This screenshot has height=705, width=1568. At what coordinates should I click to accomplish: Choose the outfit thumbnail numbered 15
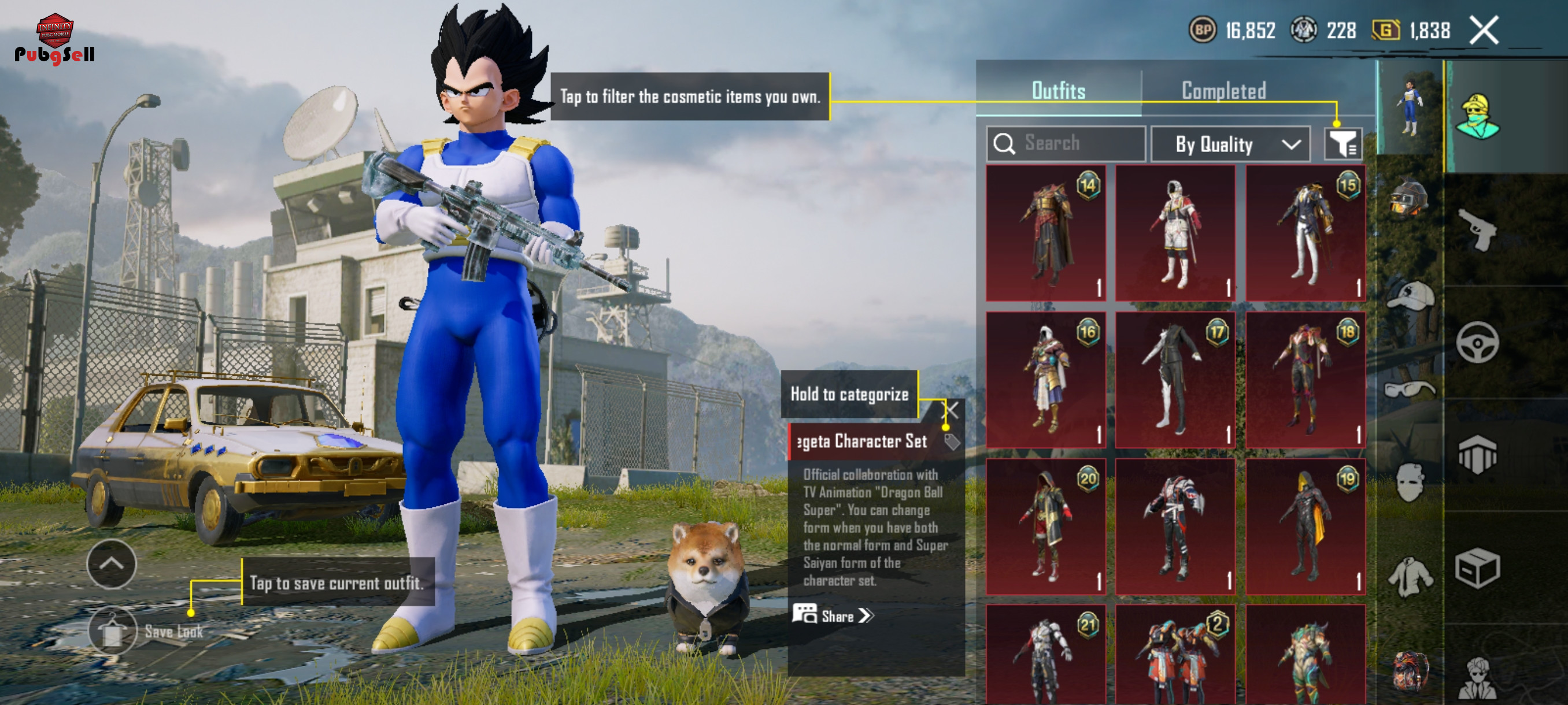tap(1305, 233)
